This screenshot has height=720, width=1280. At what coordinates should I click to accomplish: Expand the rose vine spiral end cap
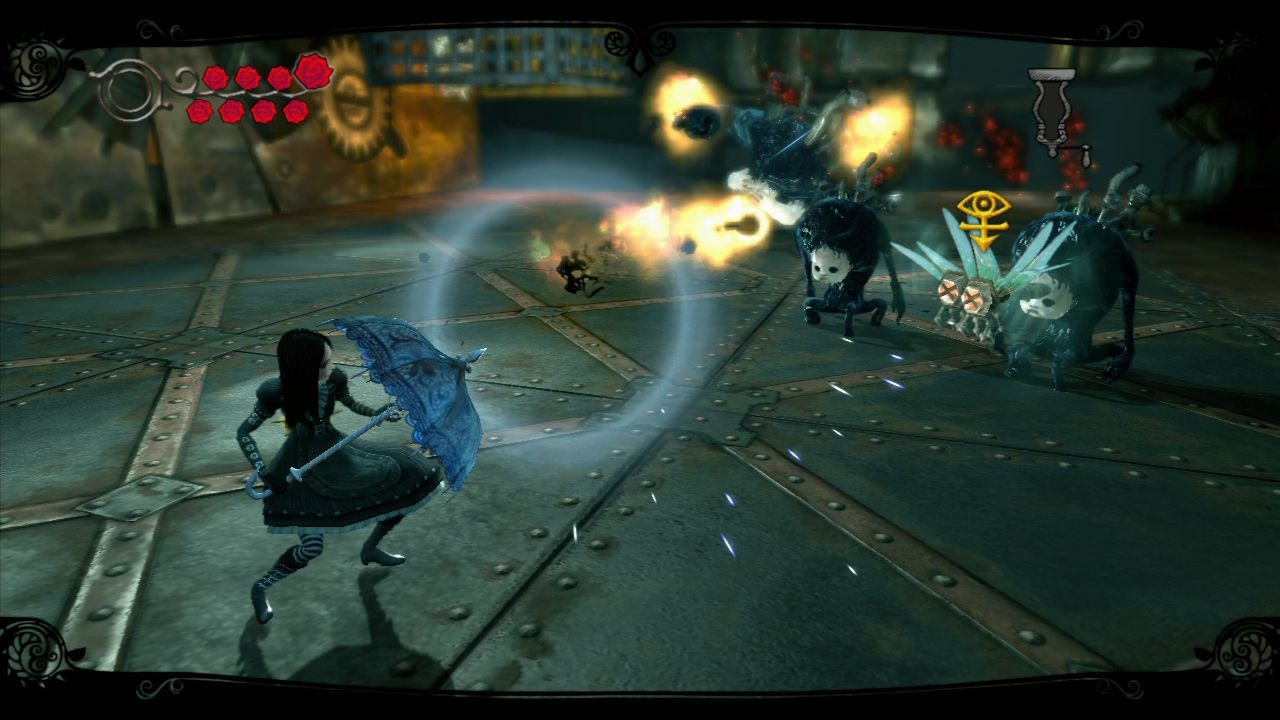pos(128,90)
